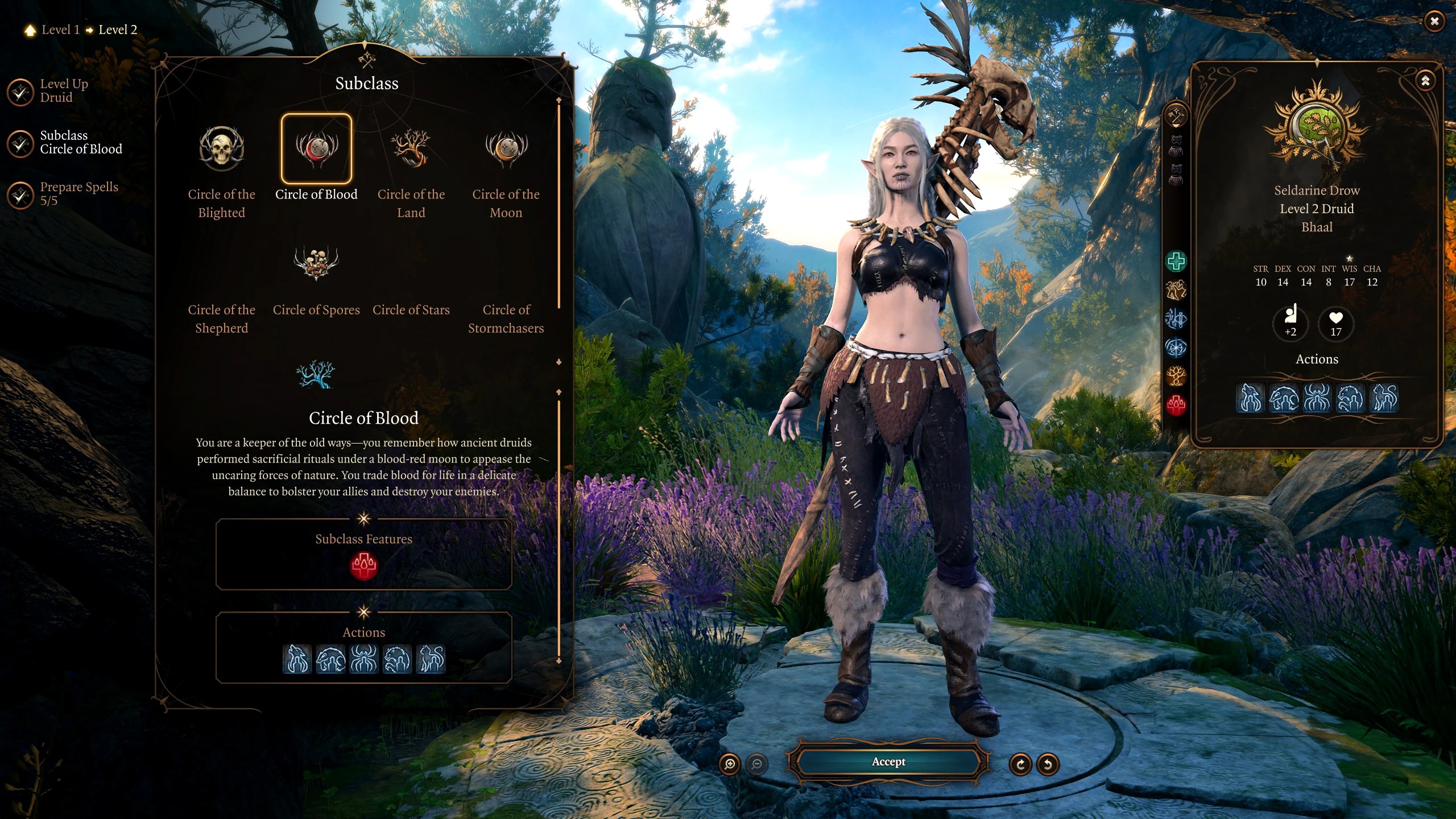Viewport: 1456px width, 819px height.
Task: Choose Circle of Stormchasers subclass
Action: click(506, 318)
